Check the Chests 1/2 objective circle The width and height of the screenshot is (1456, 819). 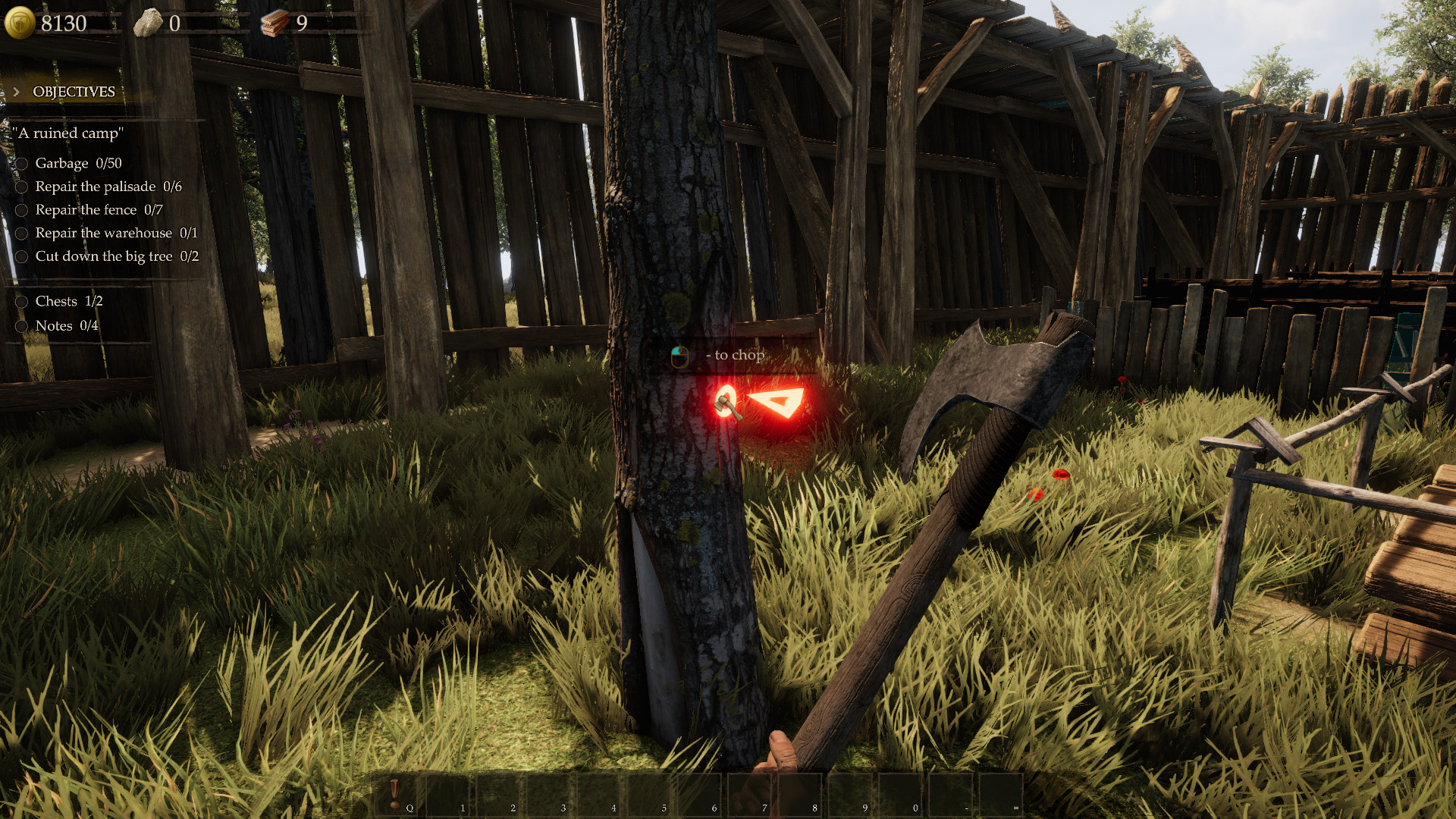coord(21,301)
